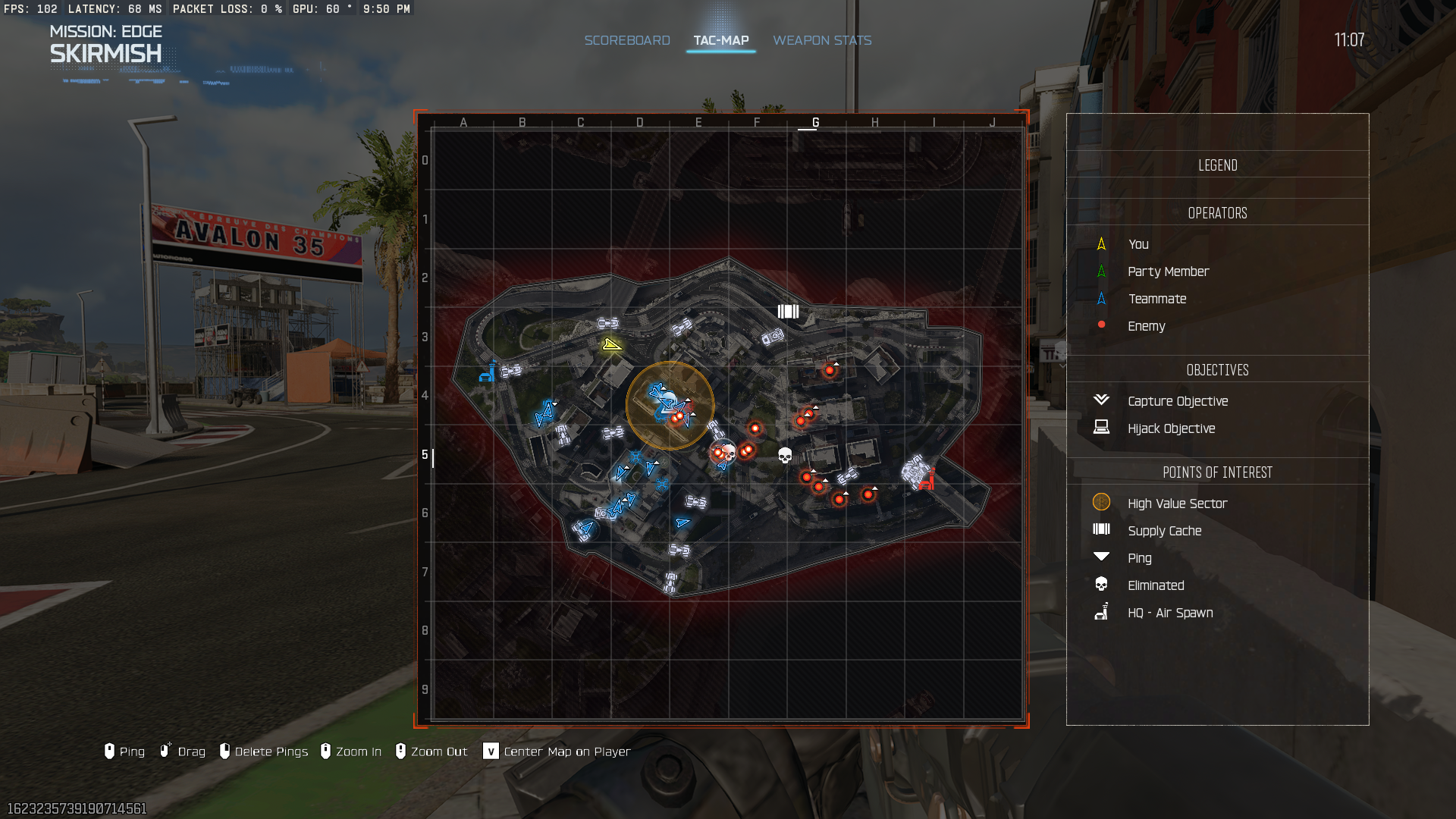
Task: Click the green Party Member icon in the legend
Action: (1101, 271)
